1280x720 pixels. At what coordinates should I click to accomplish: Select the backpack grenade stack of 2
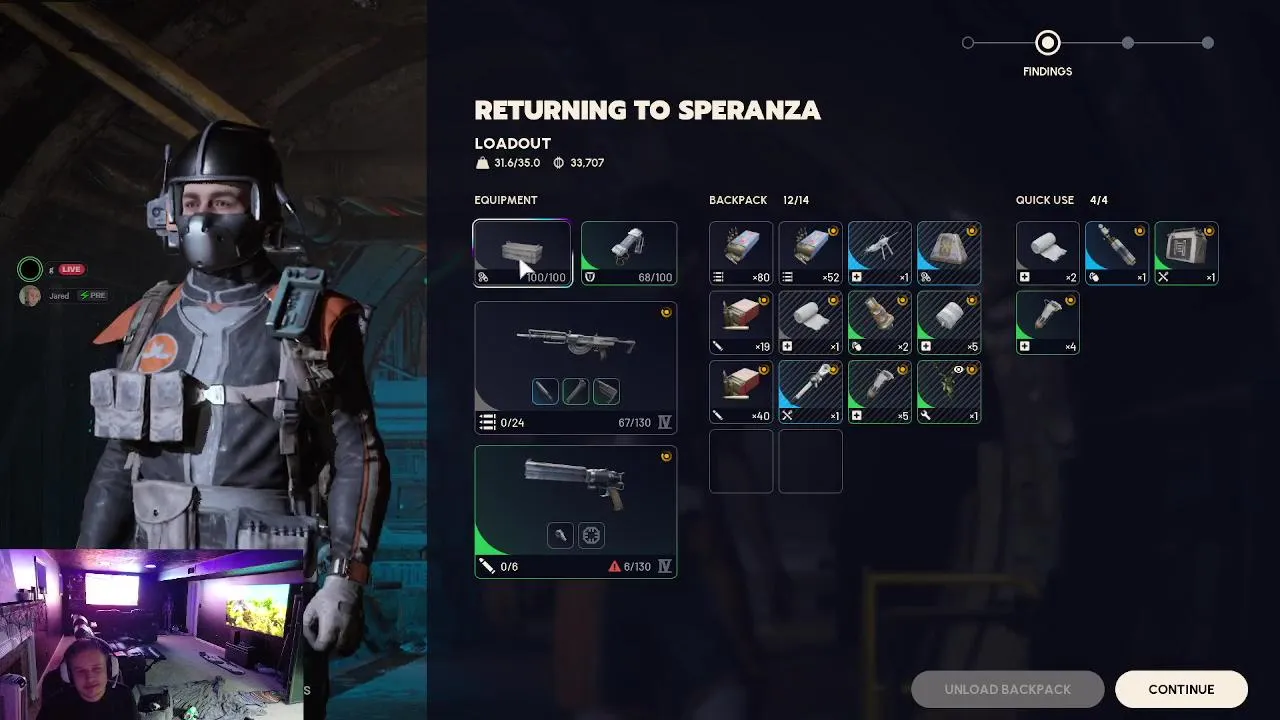point(880,323)
